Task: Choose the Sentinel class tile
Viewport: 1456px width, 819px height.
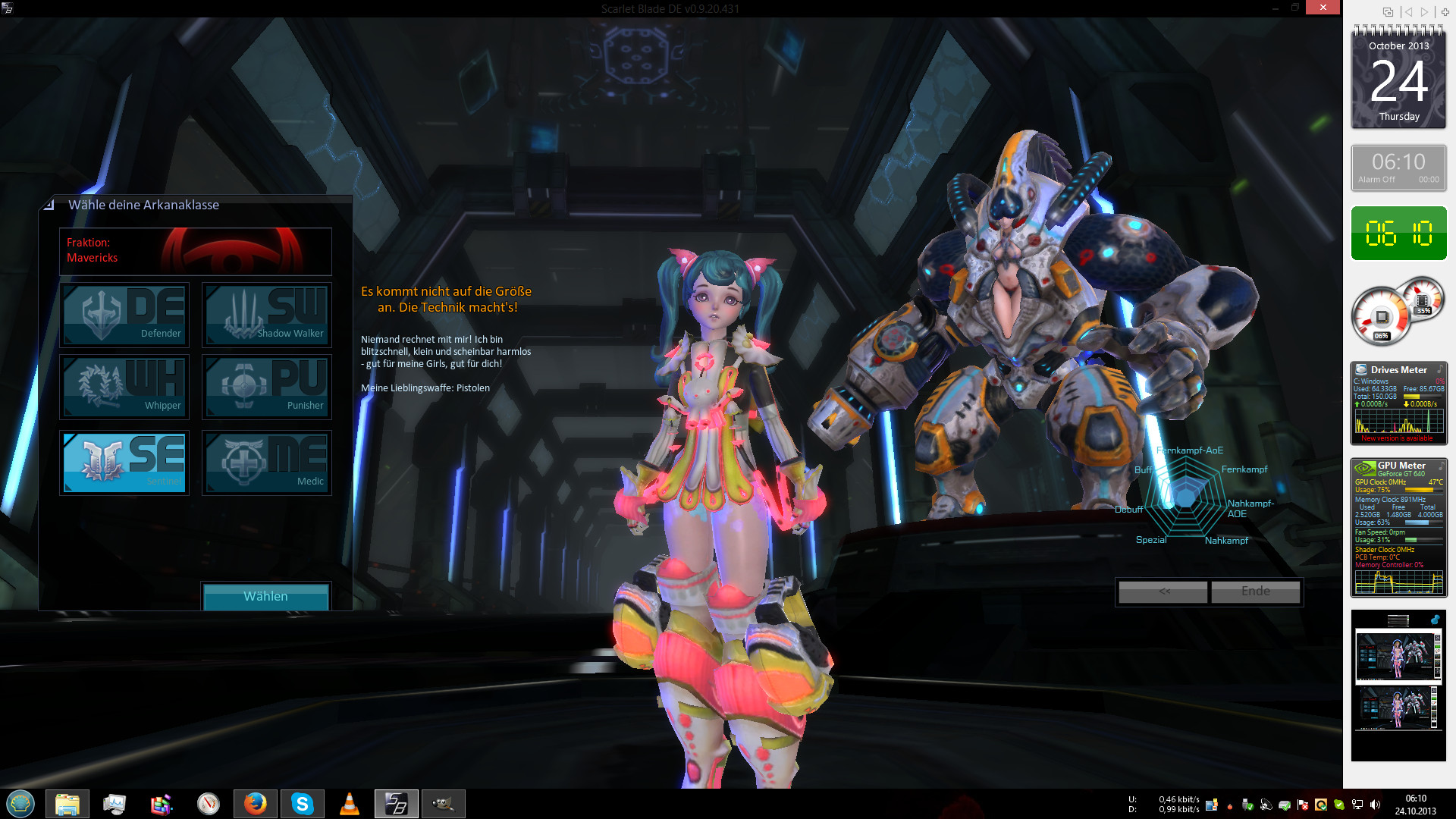Action: click(124, 463)
